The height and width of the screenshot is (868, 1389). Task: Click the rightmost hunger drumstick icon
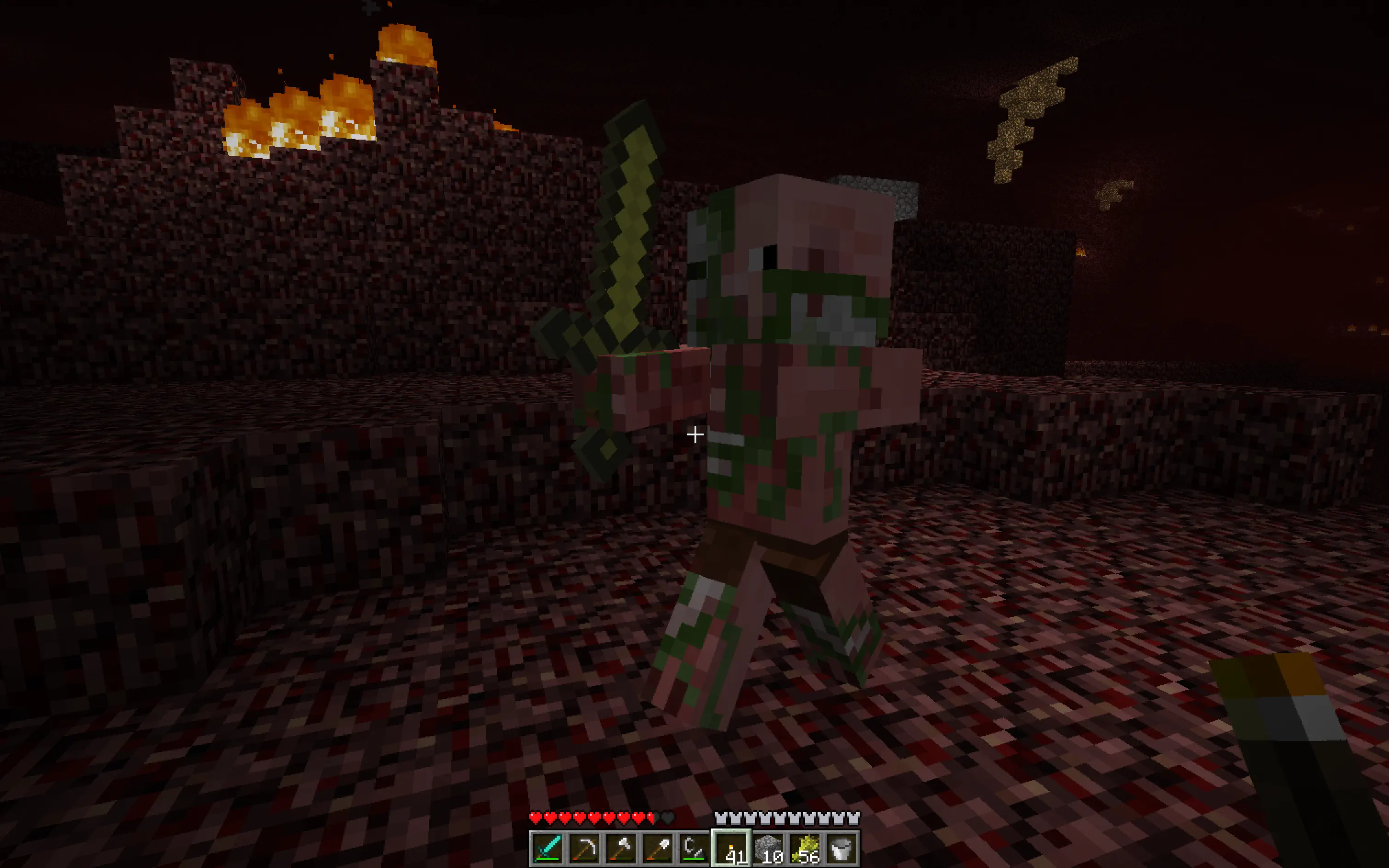854,817
